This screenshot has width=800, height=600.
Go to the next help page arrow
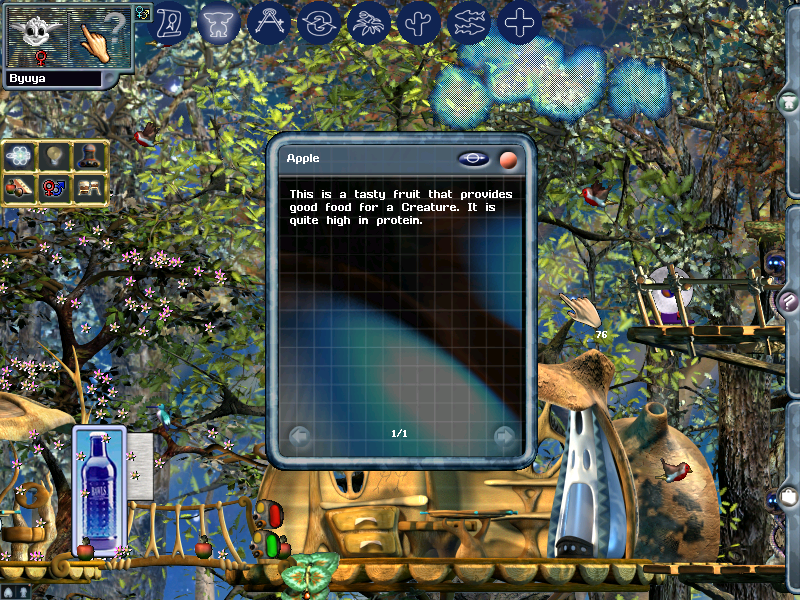tap(505, 436)
